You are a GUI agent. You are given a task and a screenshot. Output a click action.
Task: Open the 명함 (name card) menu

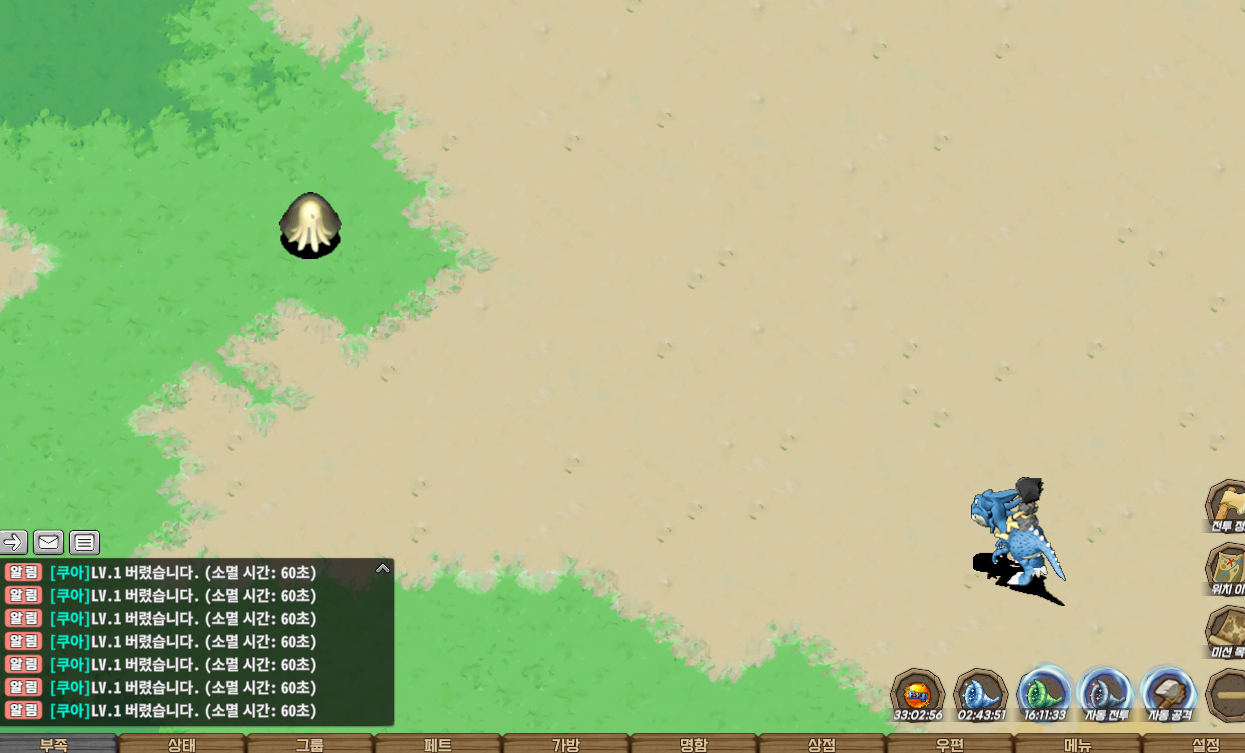pos(693,744)
